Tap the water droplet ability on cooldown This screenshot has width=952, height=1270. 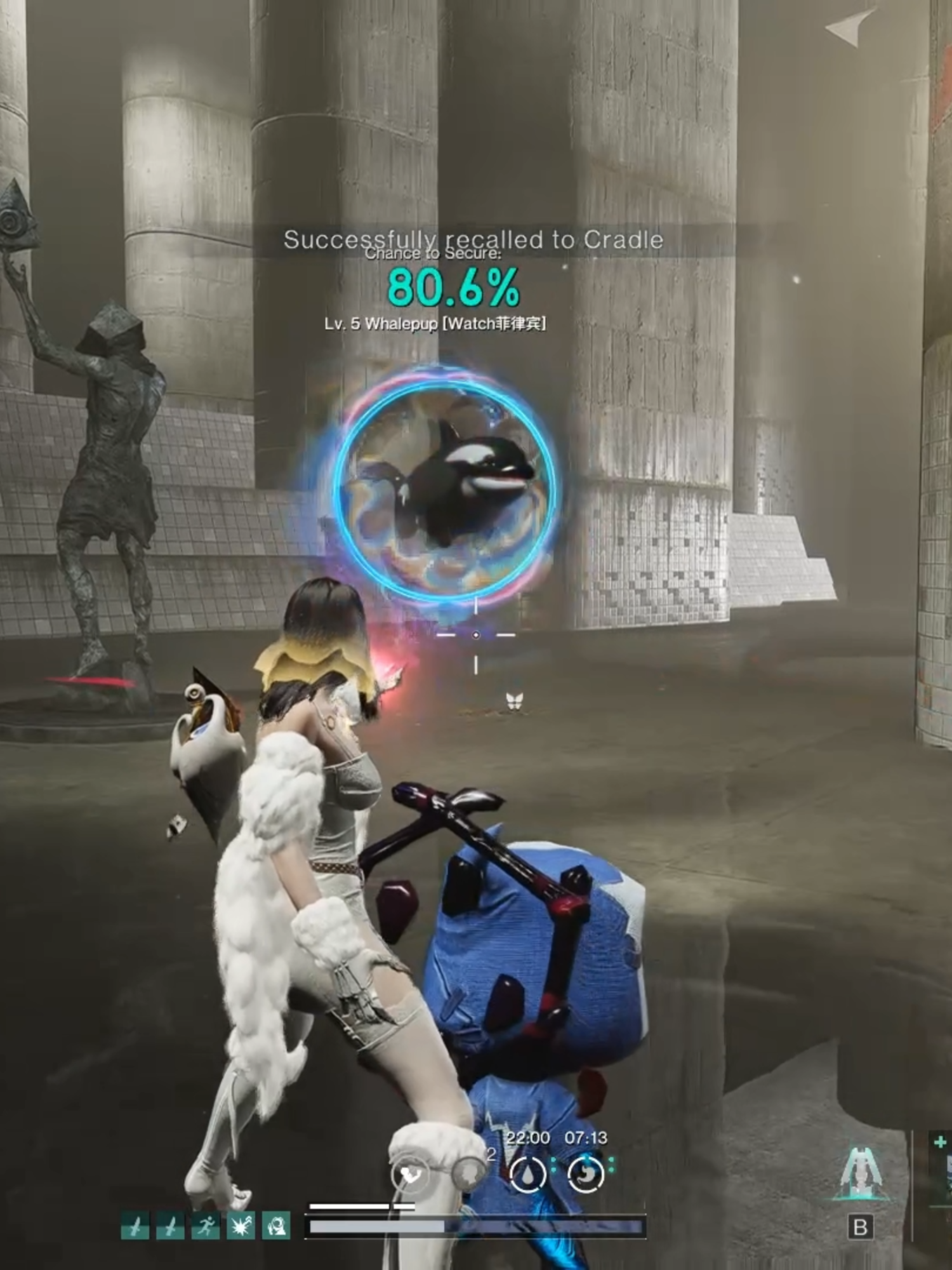point(528,1173)
